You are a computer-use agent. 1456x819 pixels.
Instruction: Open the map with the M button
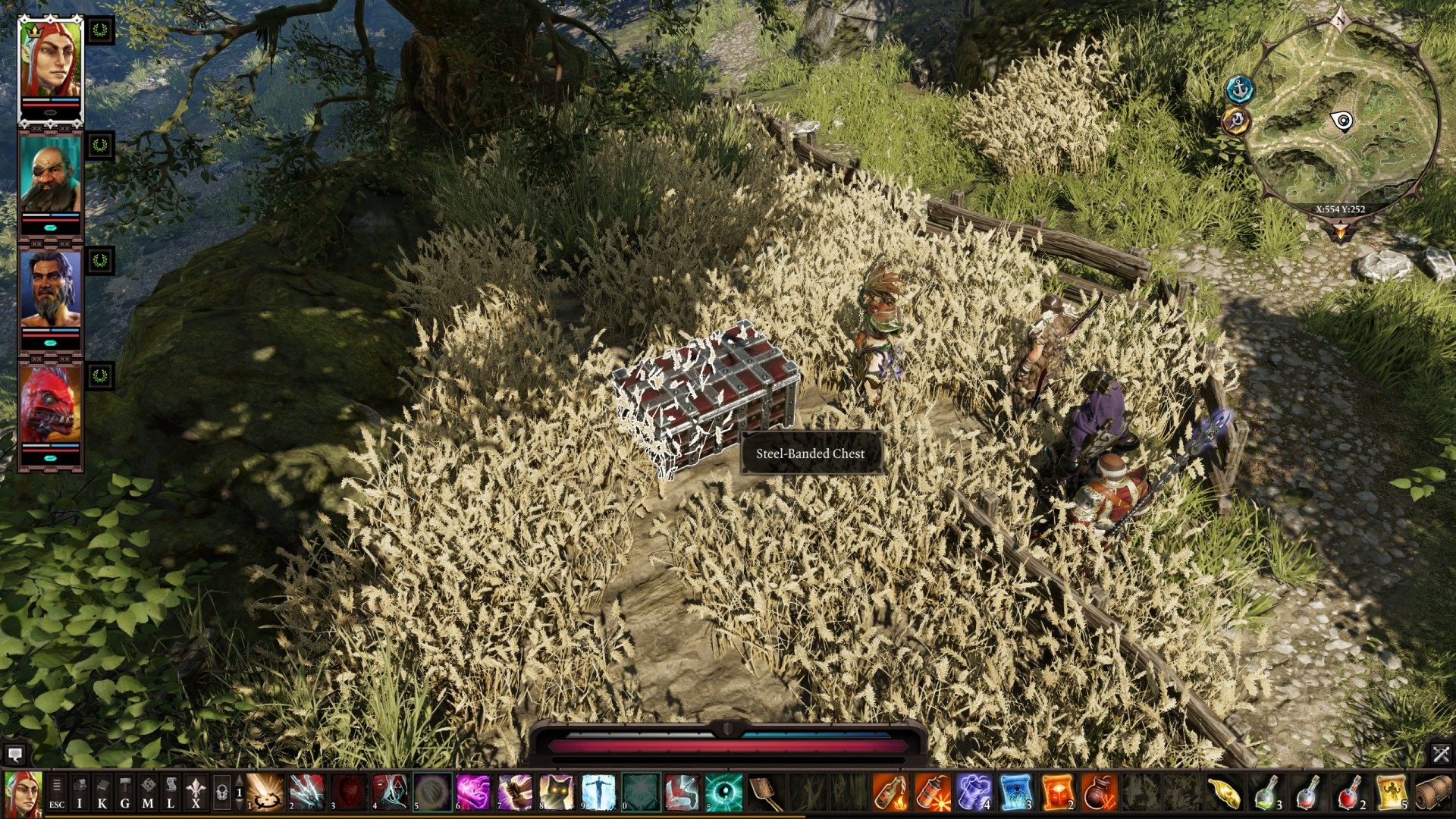point(148,792)
